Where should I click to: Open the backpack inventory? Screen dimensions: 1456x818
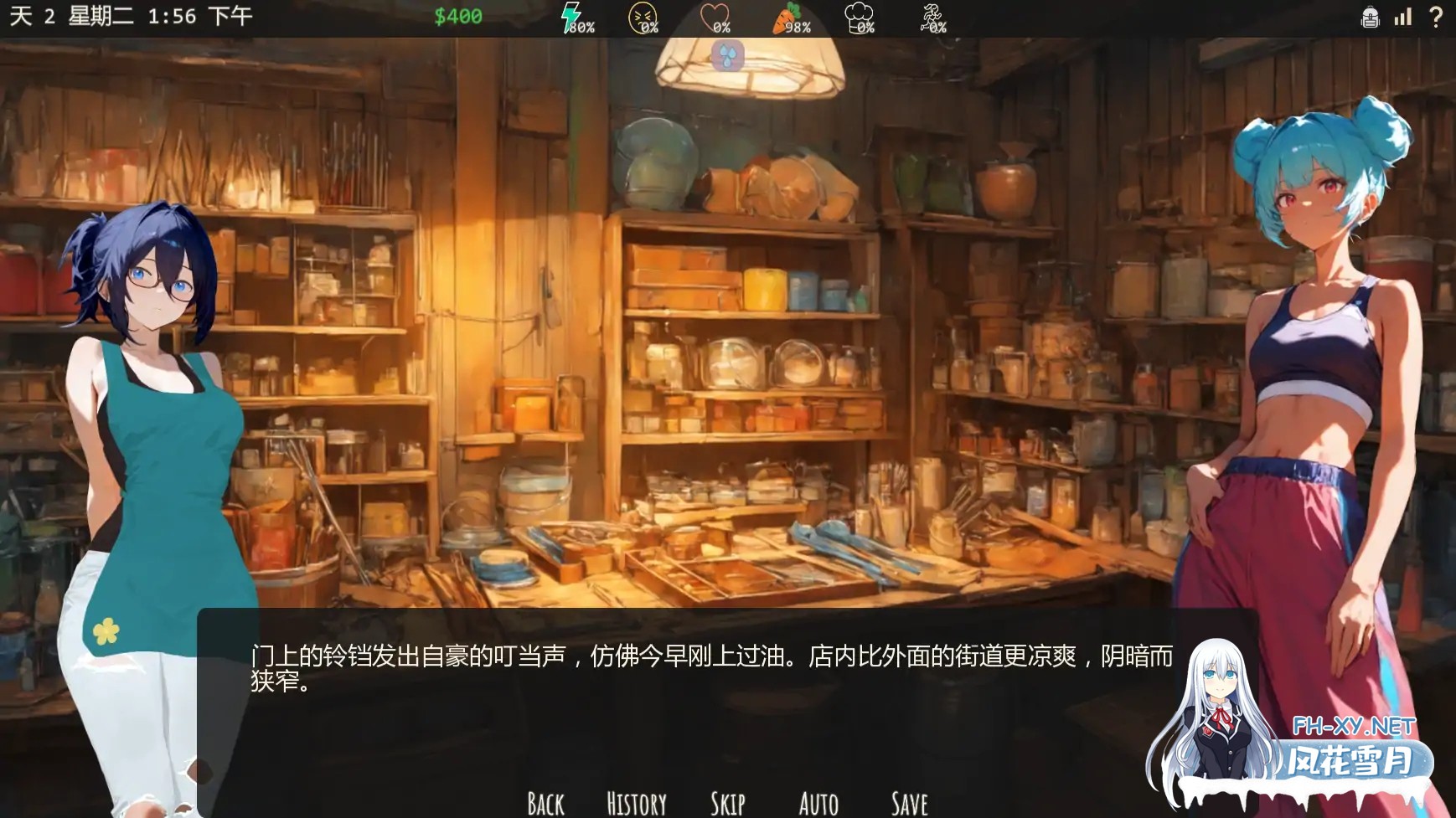pos(1371,17)
